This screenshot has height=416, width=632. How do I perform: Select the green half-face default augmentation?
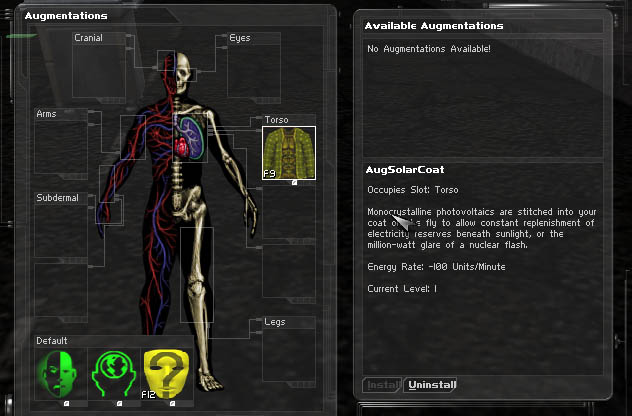point(62,374)
